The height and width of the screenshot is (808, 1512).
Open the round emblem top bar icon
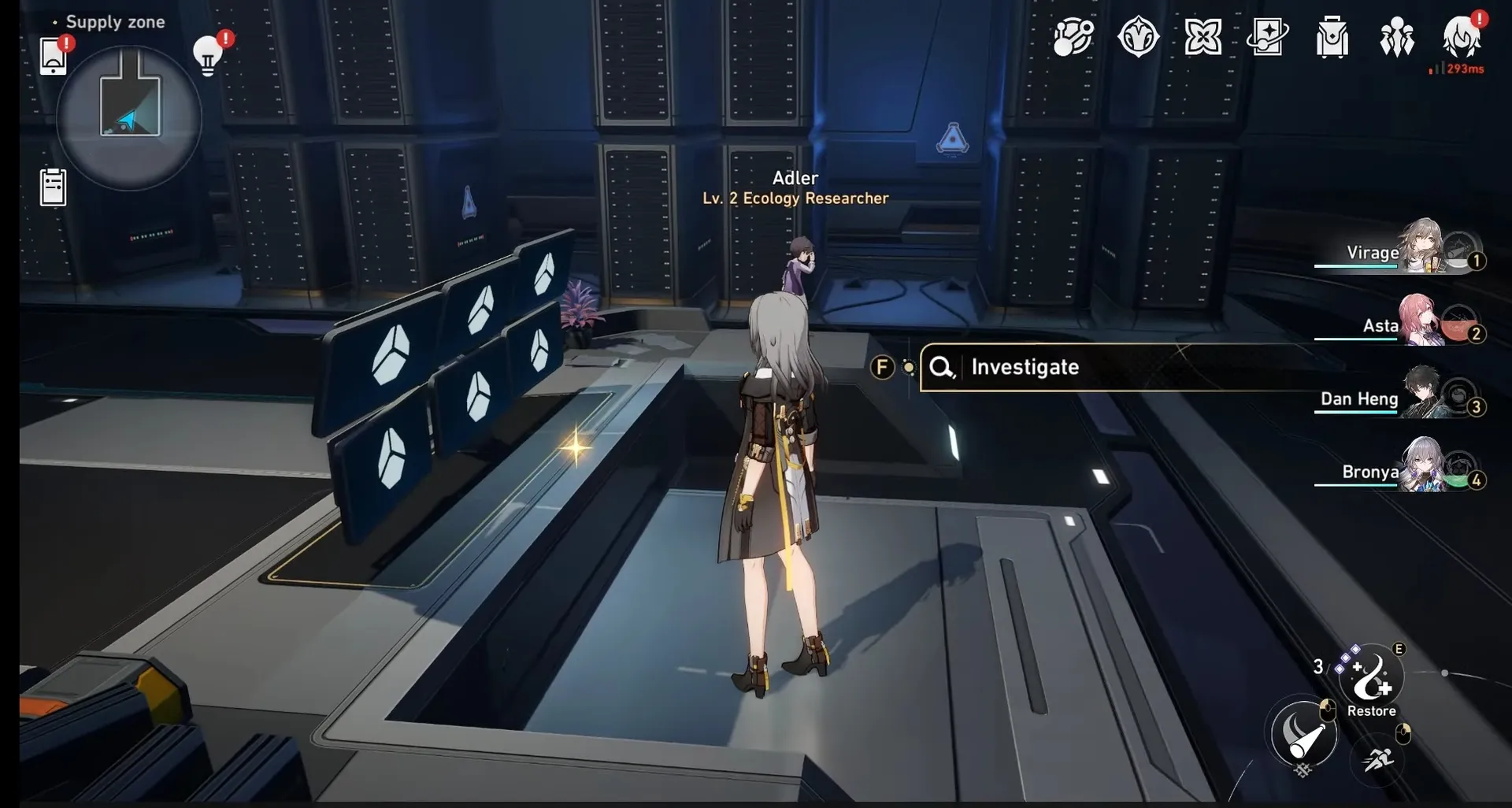coord(1138,37)
